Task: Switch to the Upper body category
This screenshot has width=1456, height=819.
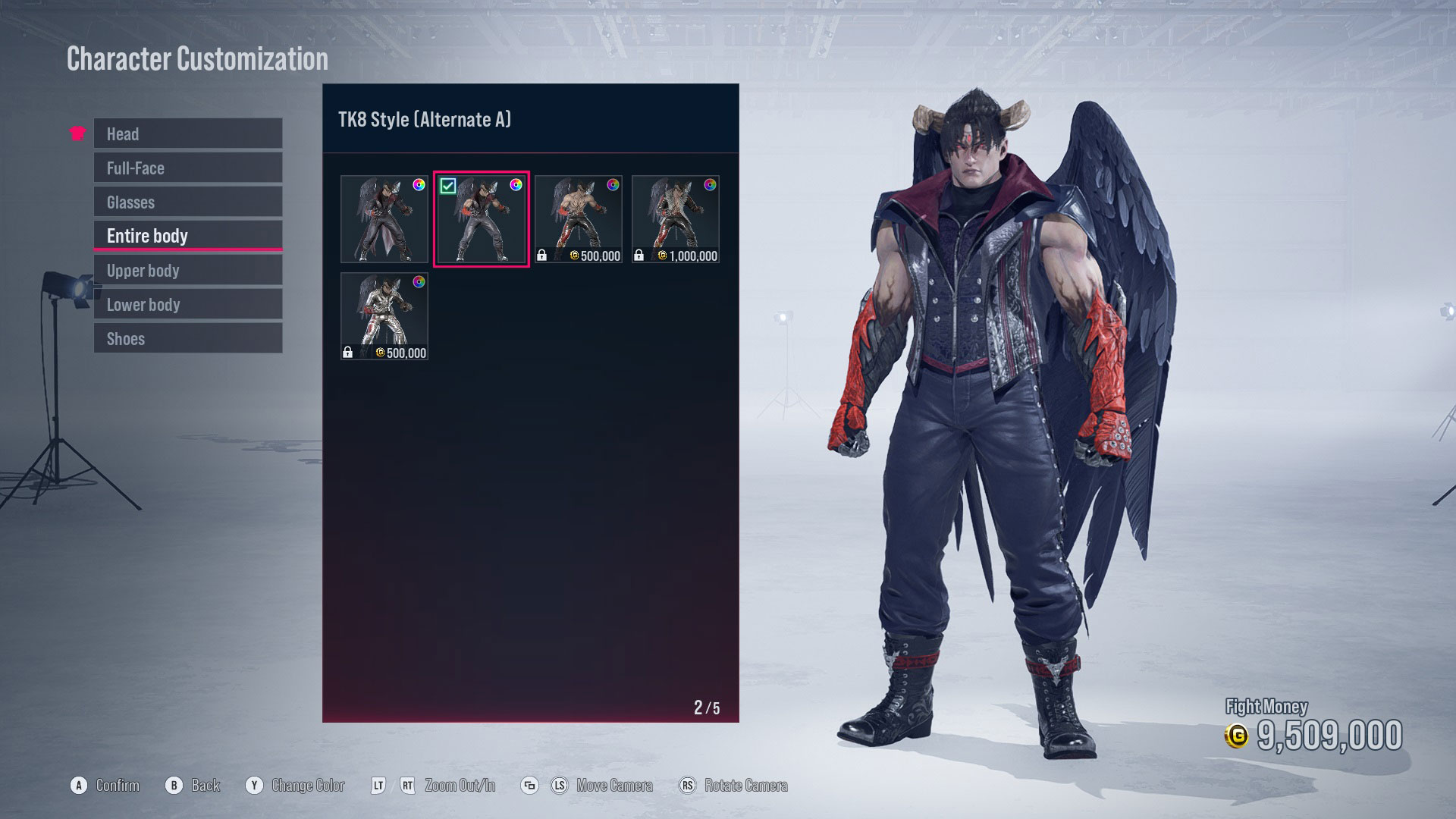Action: coord(187,270)
